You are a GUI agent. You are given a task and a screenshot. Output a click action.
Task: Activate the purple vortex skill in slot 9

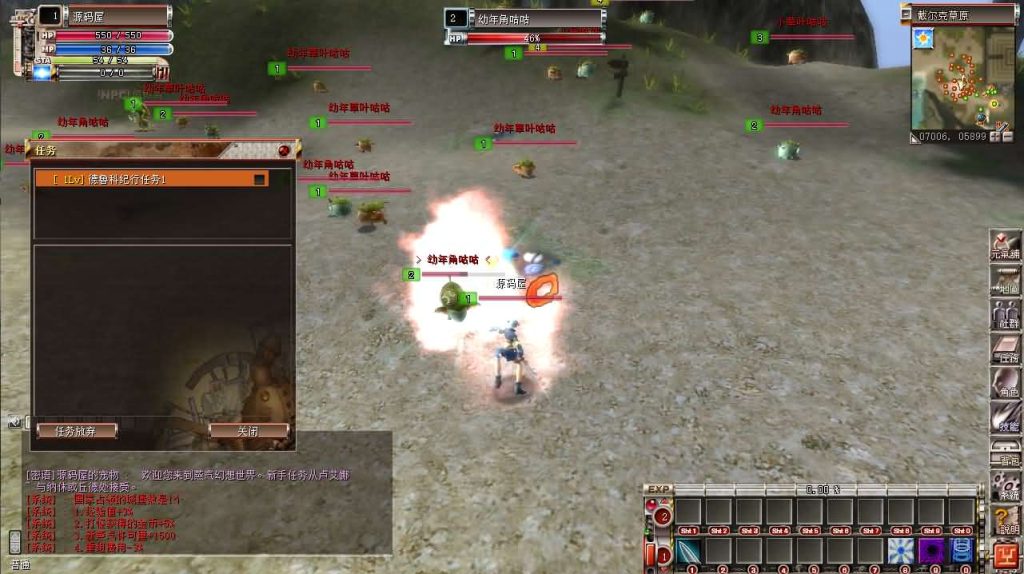coord(931,551)
